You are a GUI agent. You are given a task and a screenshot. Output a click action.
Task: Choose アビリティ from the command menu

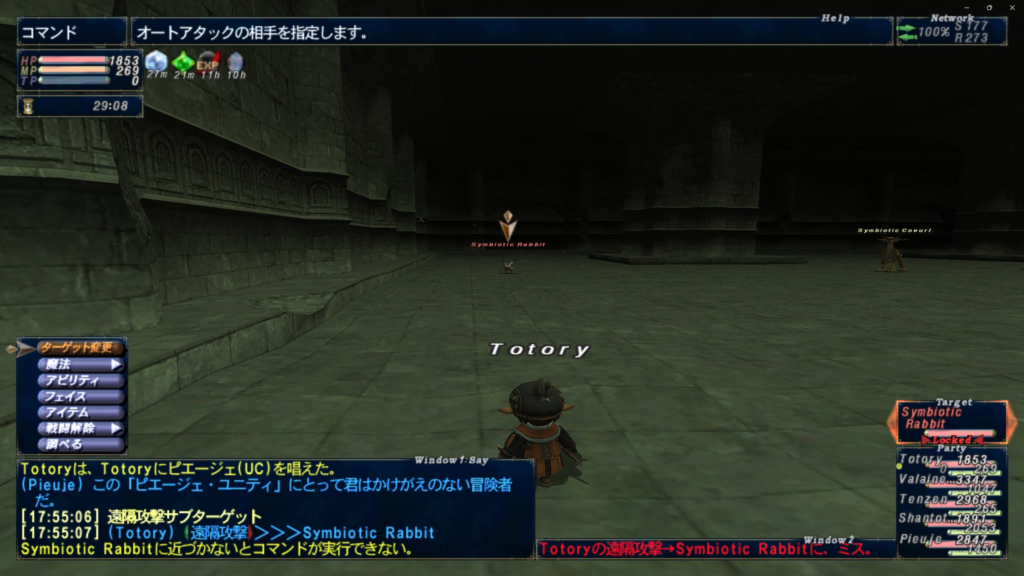tap(81, 380)
